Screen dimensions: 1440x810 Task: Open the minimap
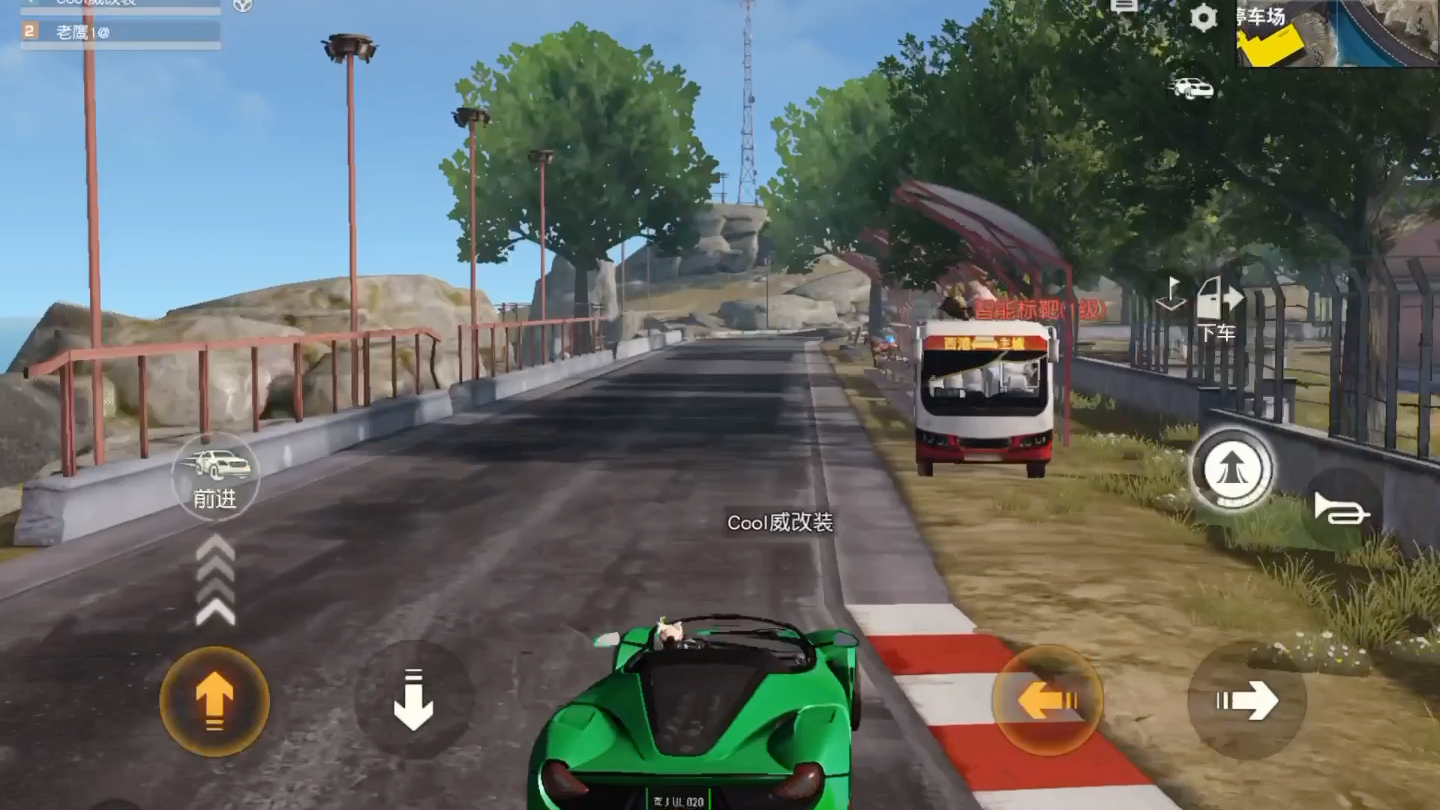pos(1337,33)
